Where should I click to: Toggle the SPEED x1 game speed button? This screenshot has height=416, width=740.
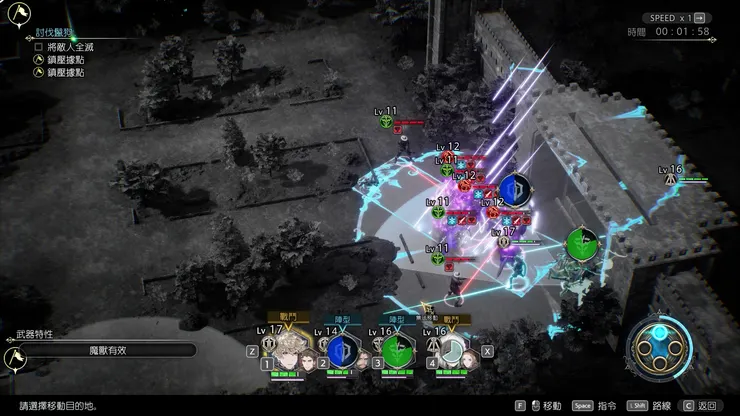(676, 18)
